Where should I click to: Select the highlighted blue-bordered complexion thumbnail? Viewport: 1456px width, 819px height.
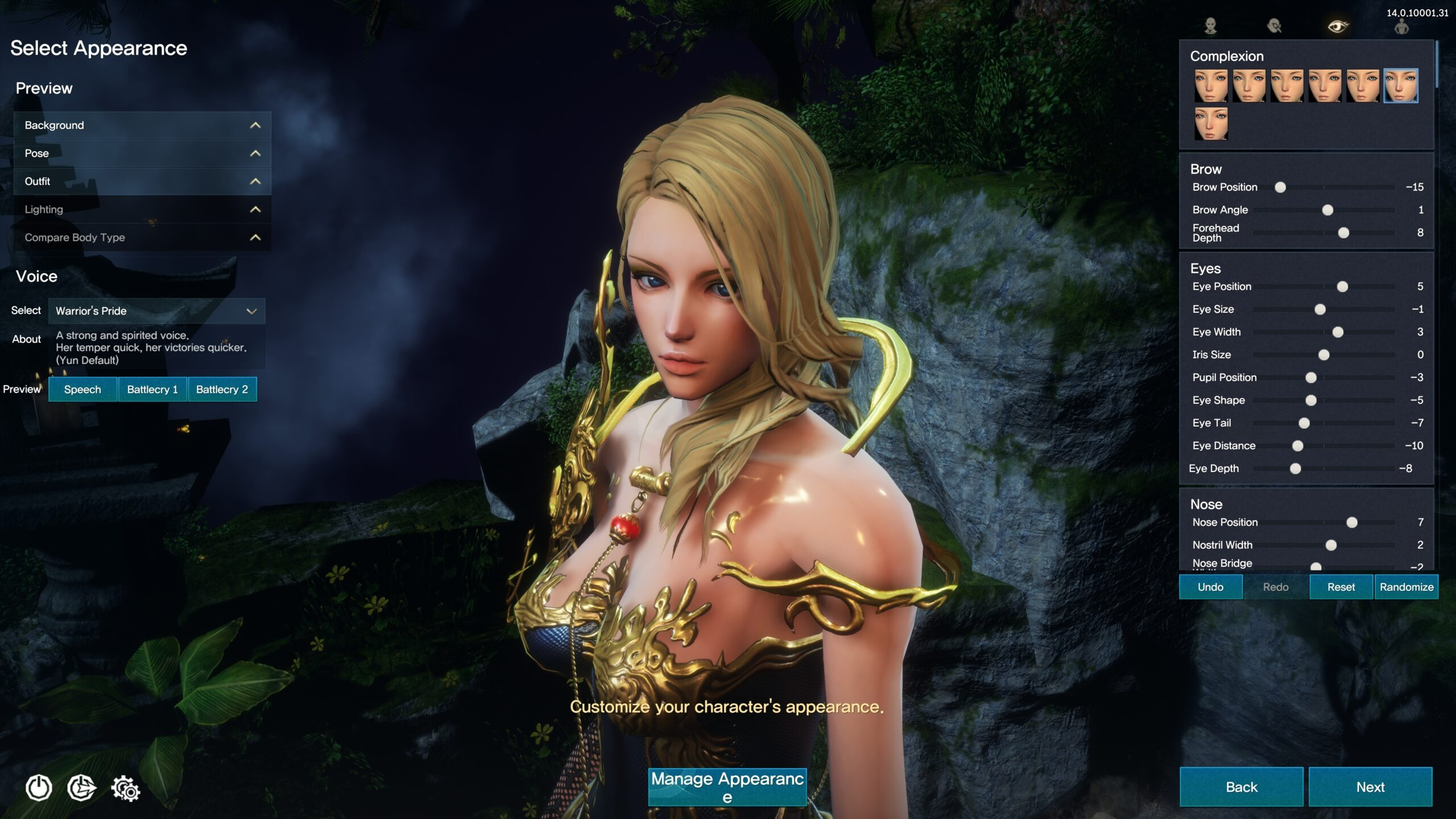[1400, 86]
